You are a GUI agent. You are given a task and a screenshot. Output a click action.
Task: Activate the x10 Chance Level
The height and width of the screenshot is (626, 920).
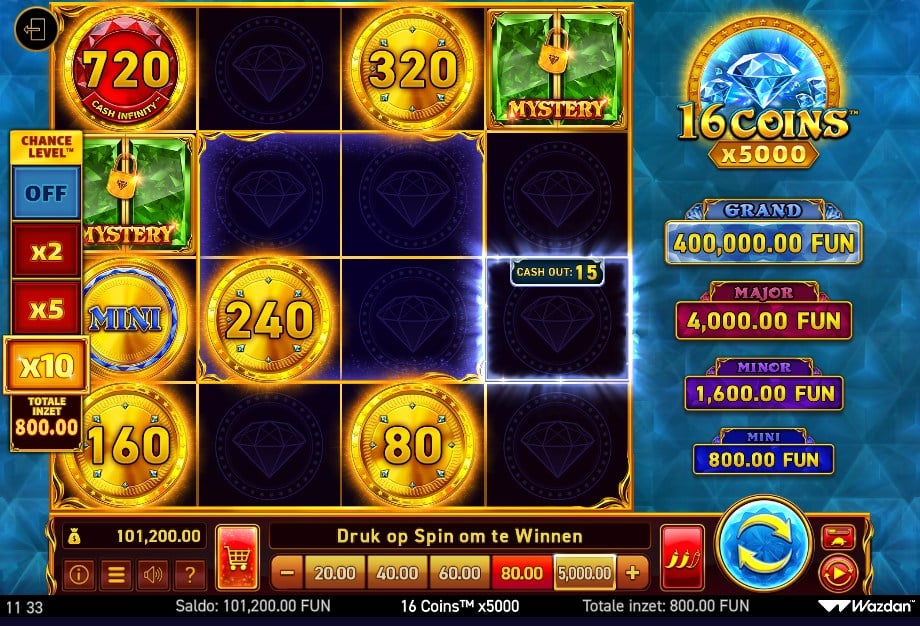[46, 366]
